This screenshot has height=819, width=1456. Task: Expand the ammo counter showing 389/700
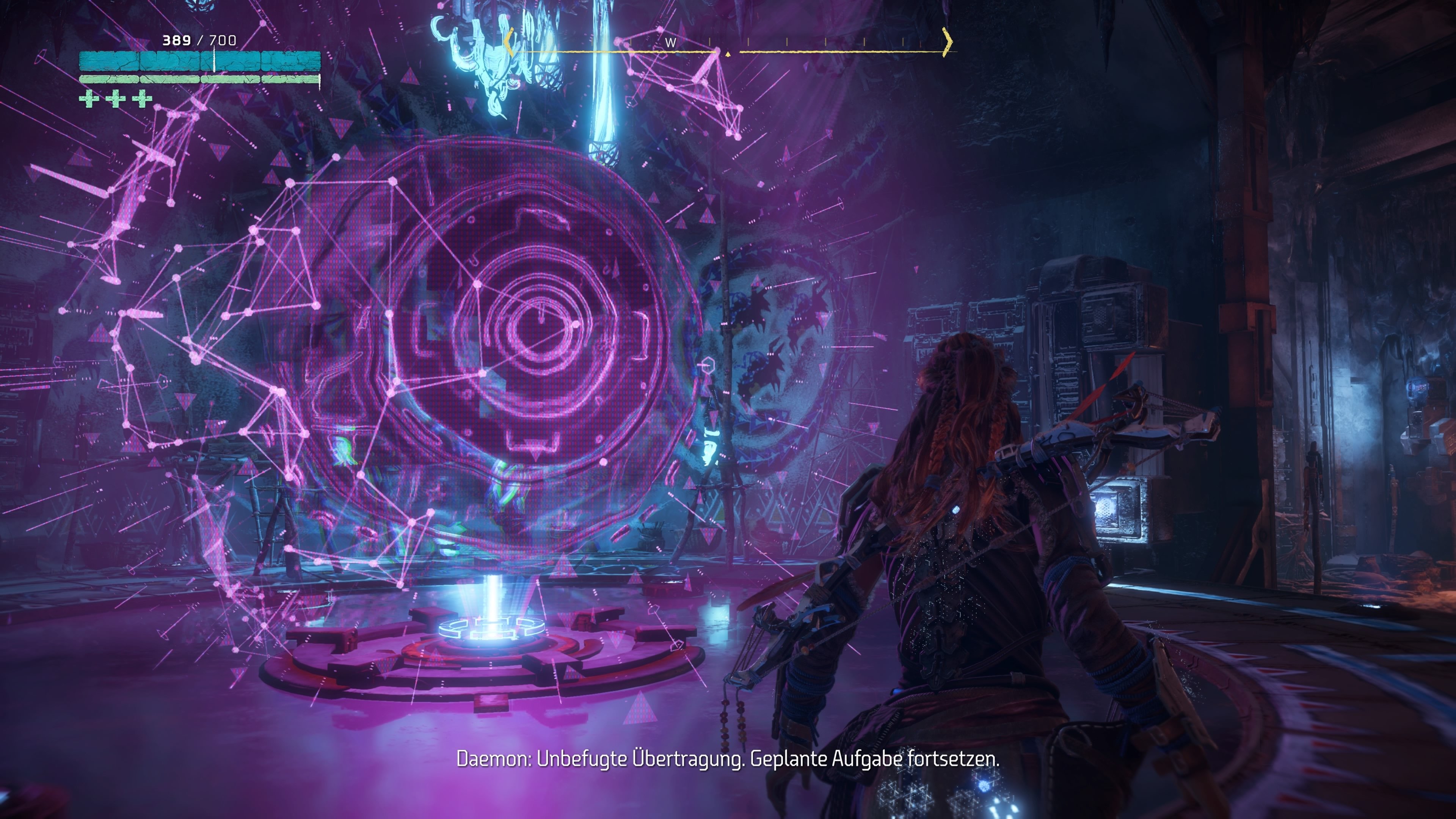tap(198, 39)
